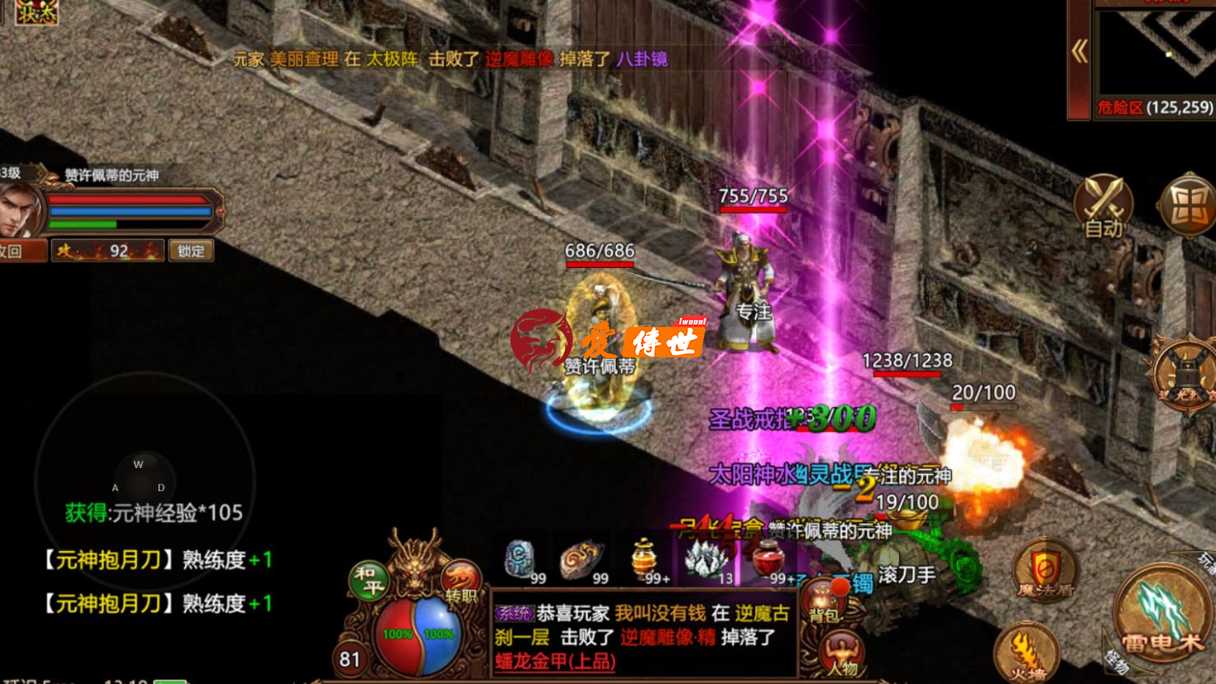Use the brown swirl stone item

point(581,560)
